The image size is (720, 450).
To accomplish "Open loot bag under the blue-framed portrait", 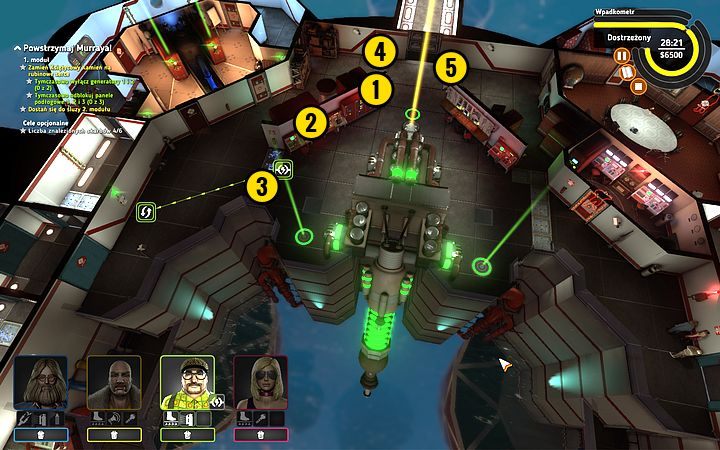I will point(42,434).
